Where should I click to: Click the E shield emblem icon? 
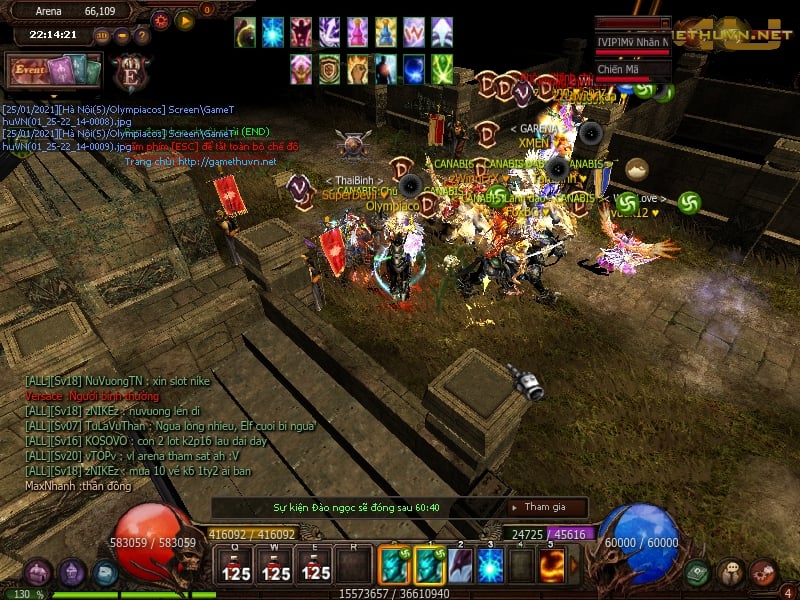[131, 72]
